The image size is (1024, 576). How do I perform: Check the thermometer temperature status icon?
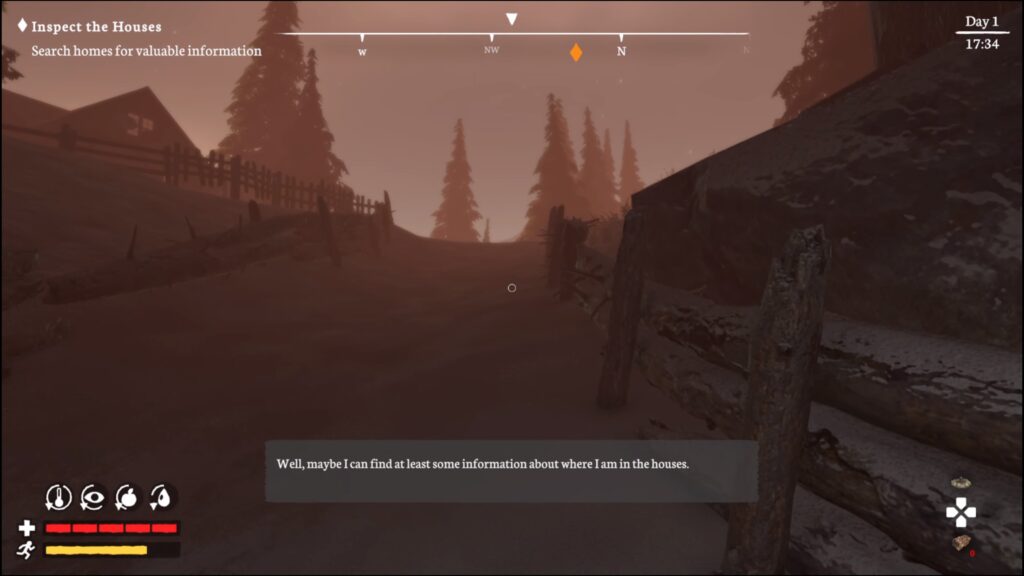pos(59,496)
